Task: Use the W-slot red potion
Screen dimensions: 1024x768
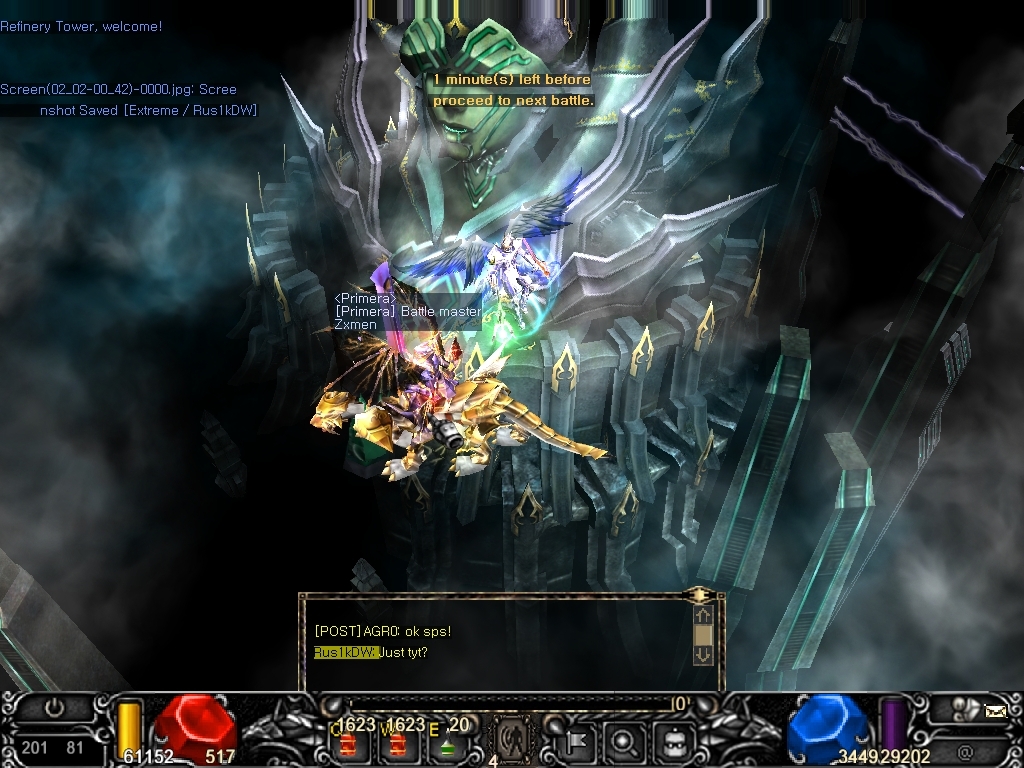Action: coord(399,744)
